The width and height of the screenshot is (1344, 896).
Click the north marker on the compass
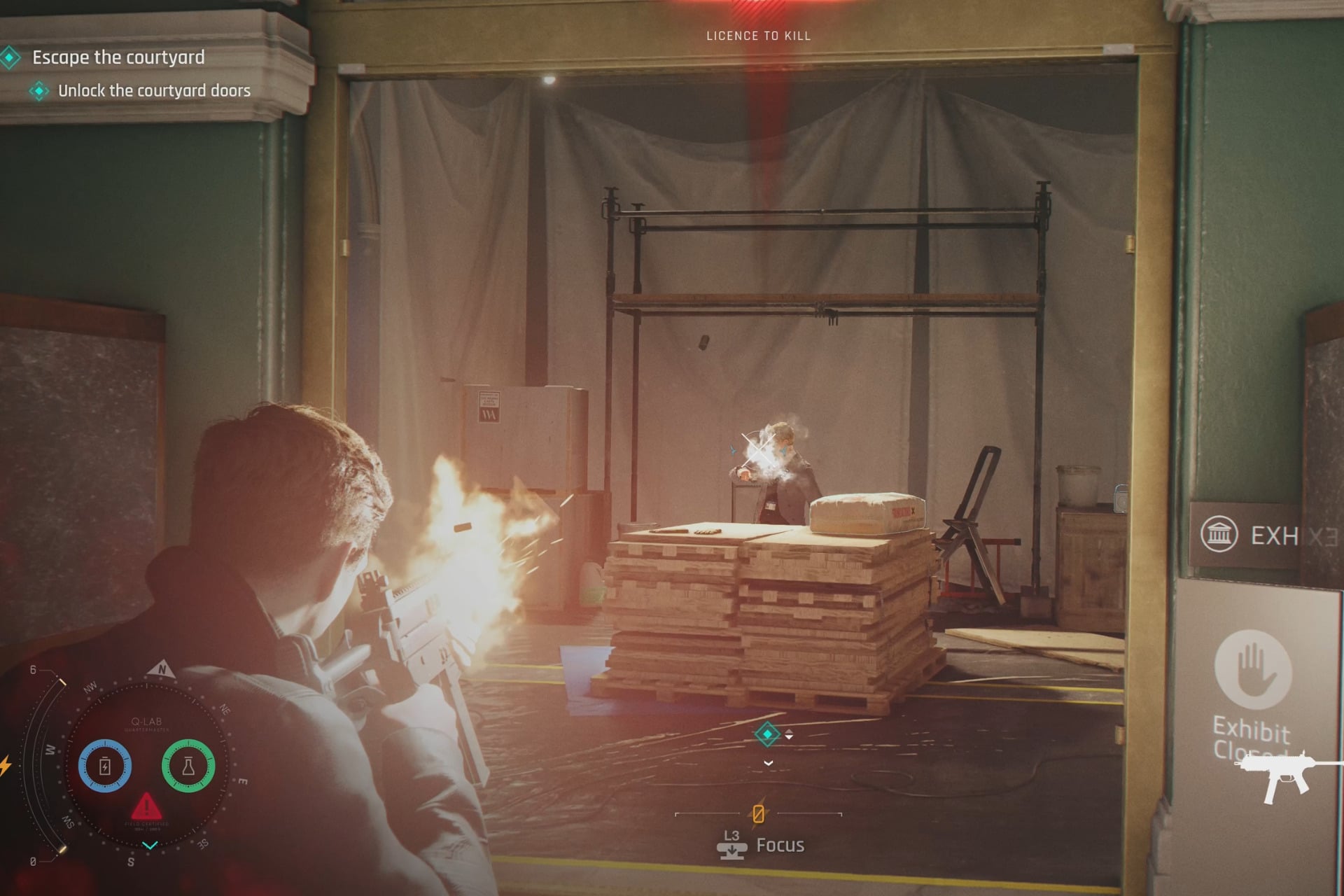click(x=162, y=669)
